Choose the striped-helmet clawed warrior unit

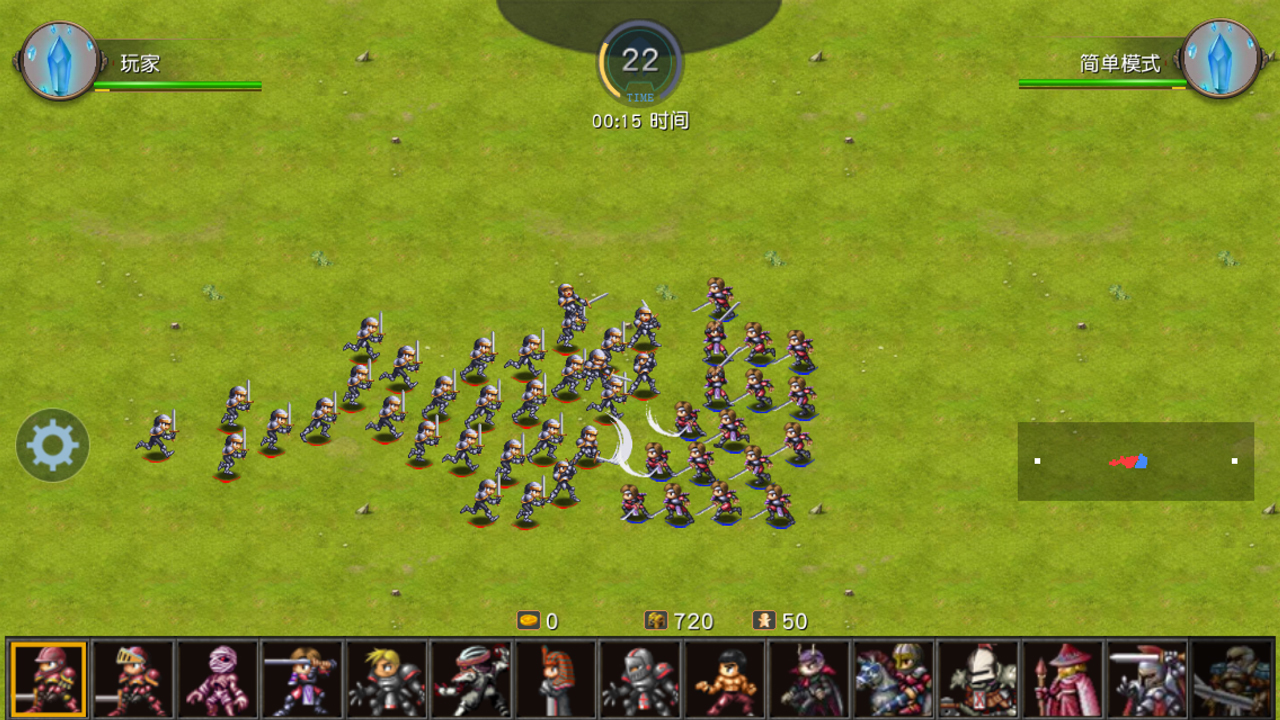tap(472, 680)
